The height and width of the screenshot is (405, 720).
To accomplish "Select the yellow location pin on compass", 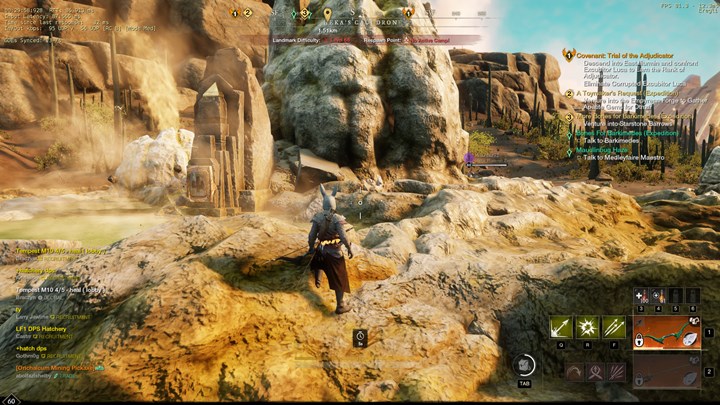I will click(328, 14).
